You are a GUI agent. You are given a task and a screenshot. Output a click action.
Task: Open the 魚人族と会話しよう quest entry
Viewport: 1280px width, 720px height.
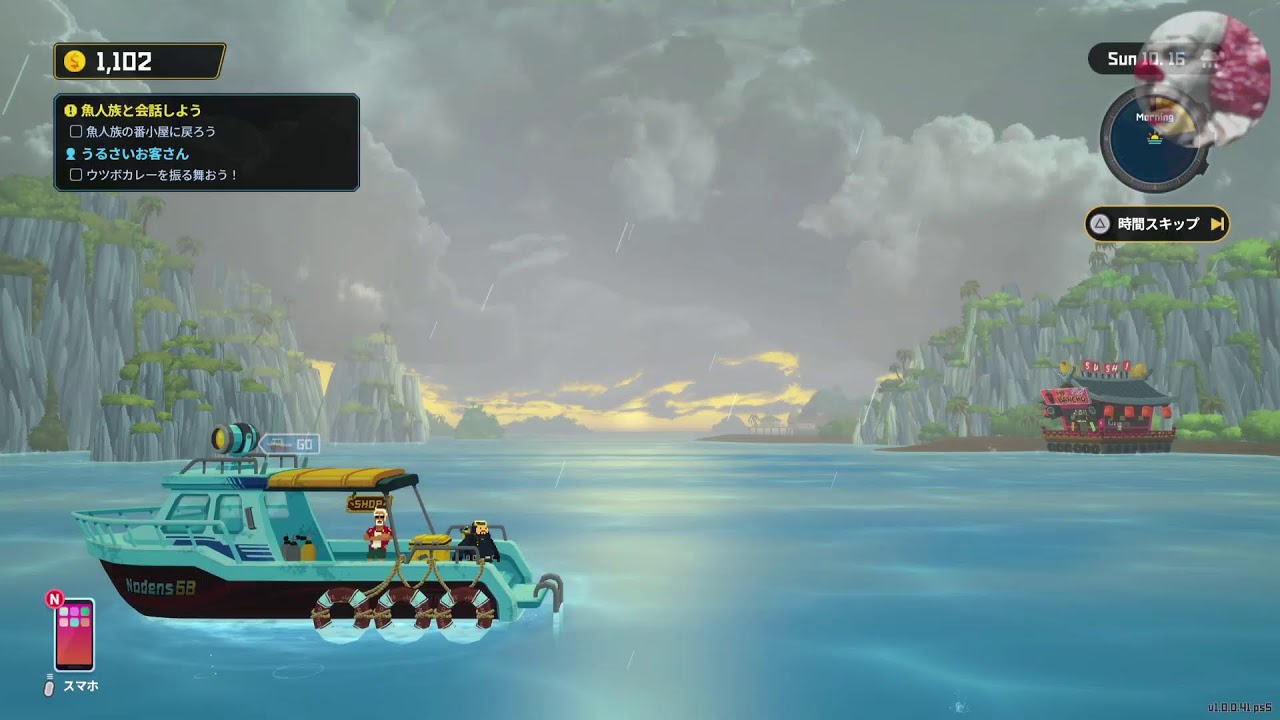point(140,110)
